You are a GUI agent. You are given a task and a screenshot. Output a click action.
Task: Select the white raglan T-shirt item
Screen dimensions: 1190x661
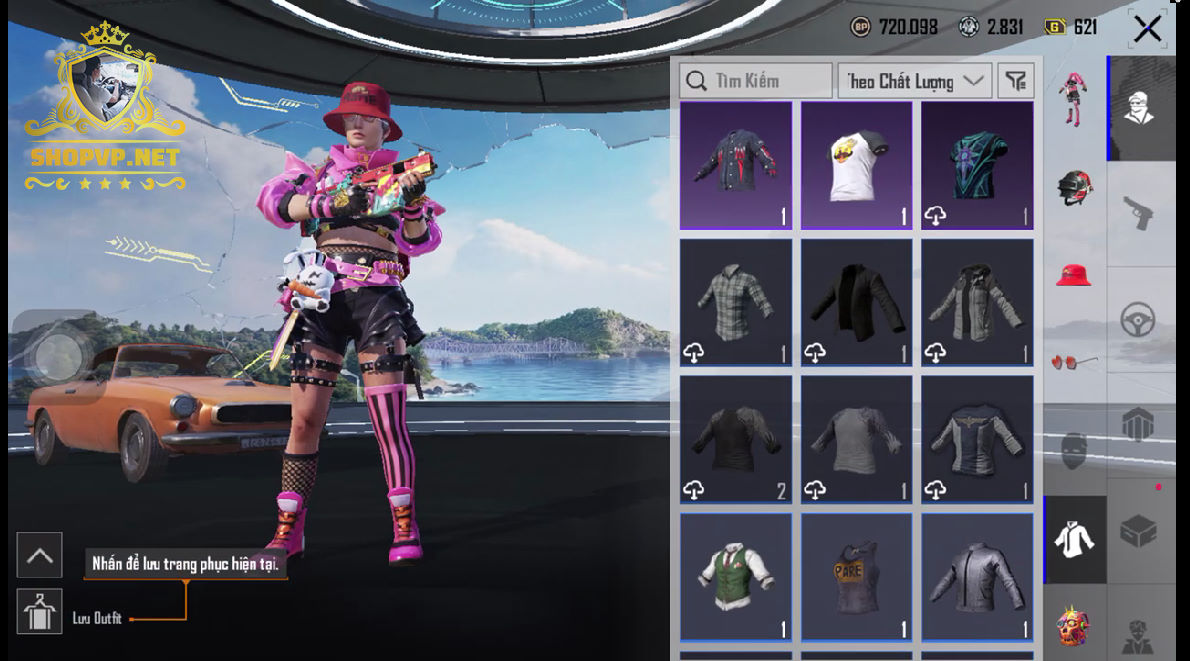[x=857, y=166]
